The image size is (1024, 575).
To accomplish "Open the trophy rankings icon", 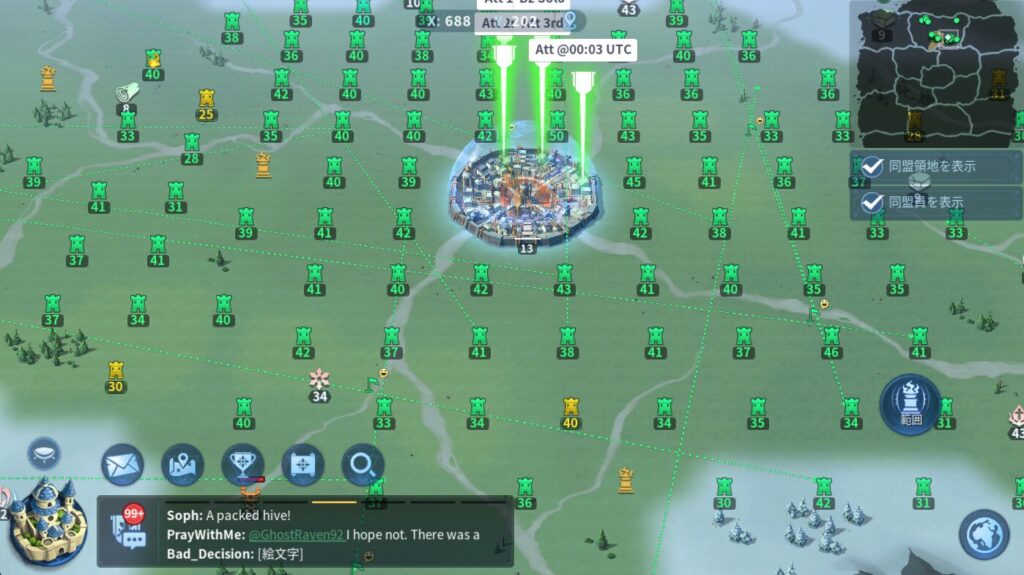I will 242,465.
